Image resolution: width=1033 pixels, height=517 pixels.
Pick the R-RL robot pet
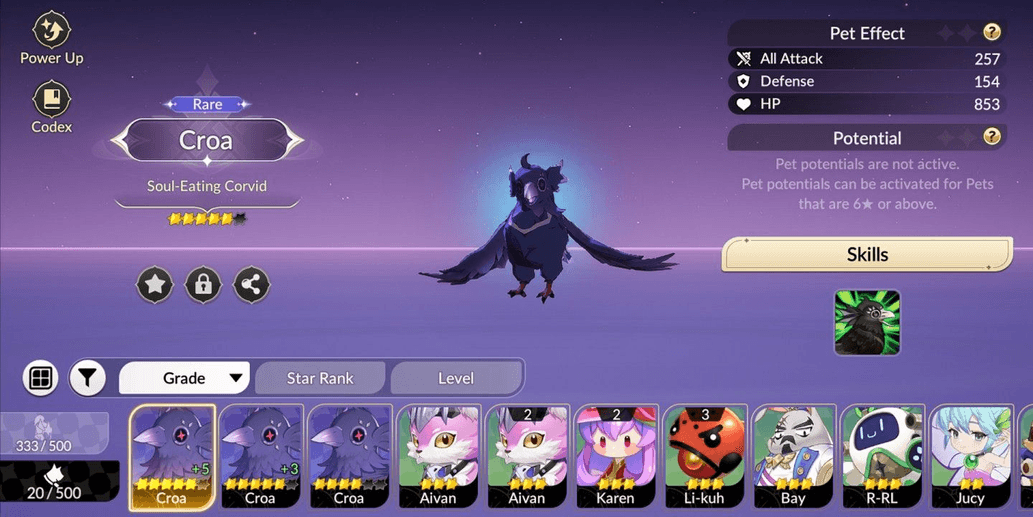click(x=881, y=457)
